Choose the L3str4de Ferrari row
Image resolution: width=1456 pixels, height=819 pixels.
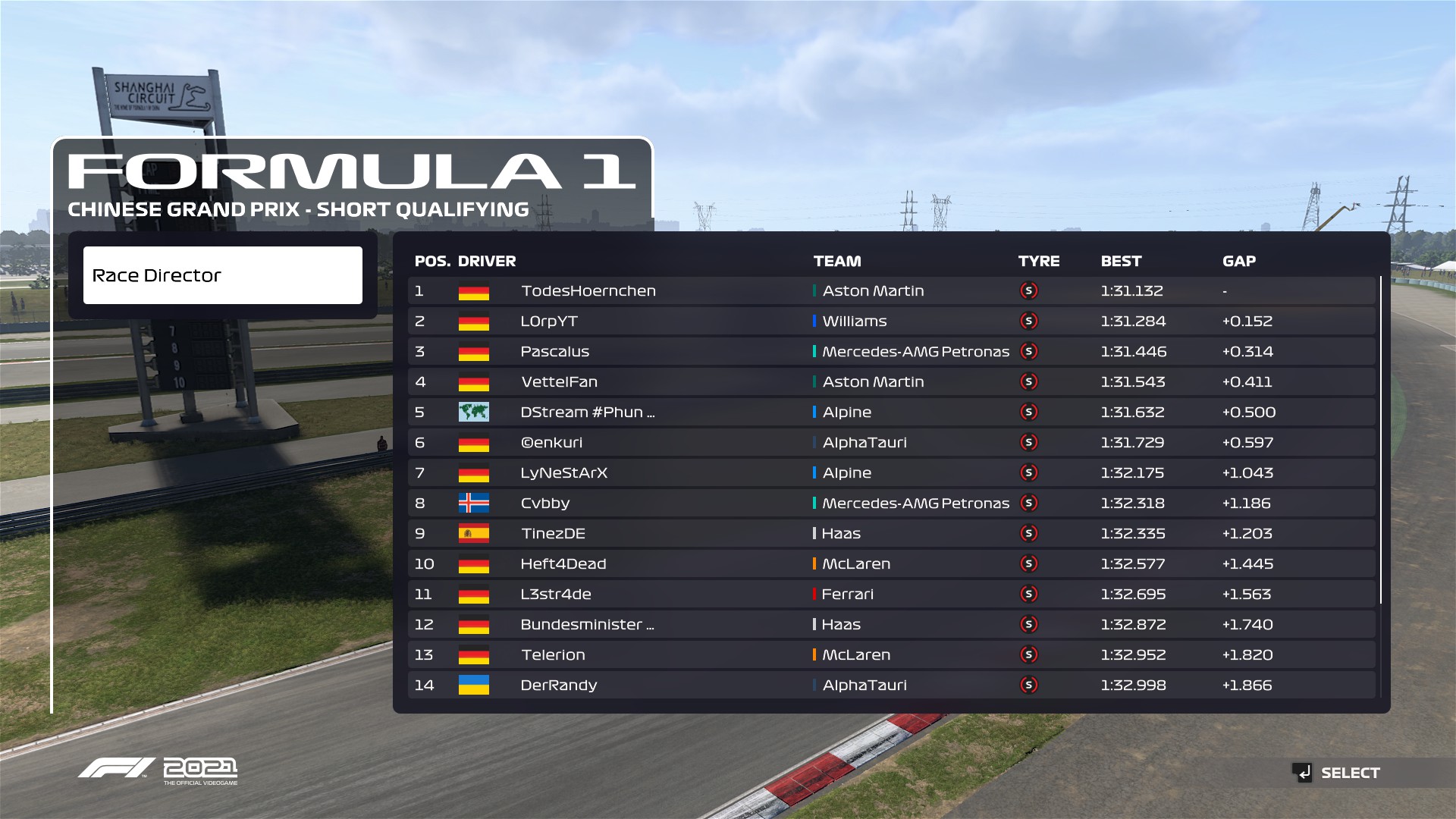(x=555, y=595)
